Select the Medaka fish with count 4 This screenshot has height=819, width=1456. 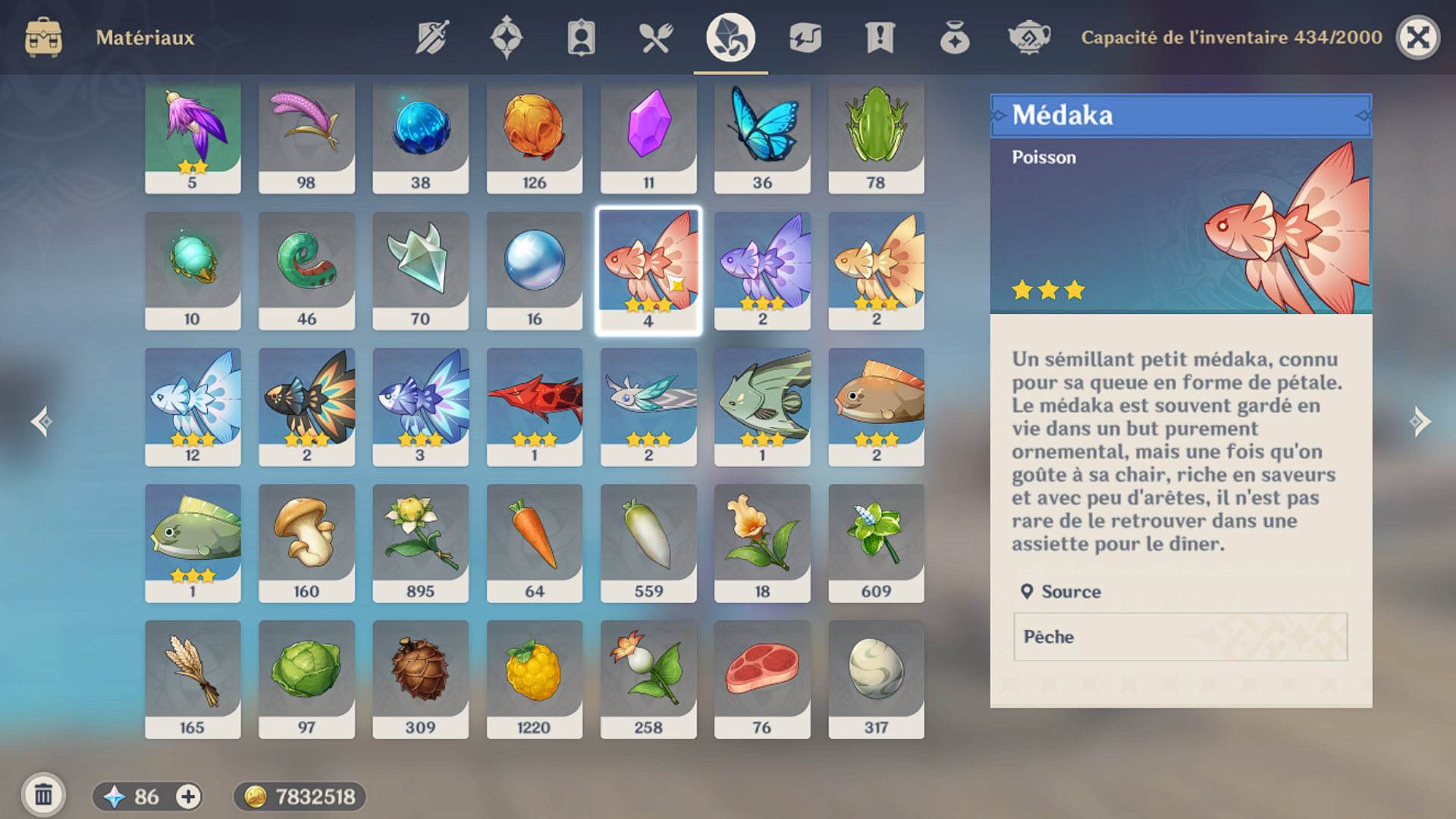(648, 271)
